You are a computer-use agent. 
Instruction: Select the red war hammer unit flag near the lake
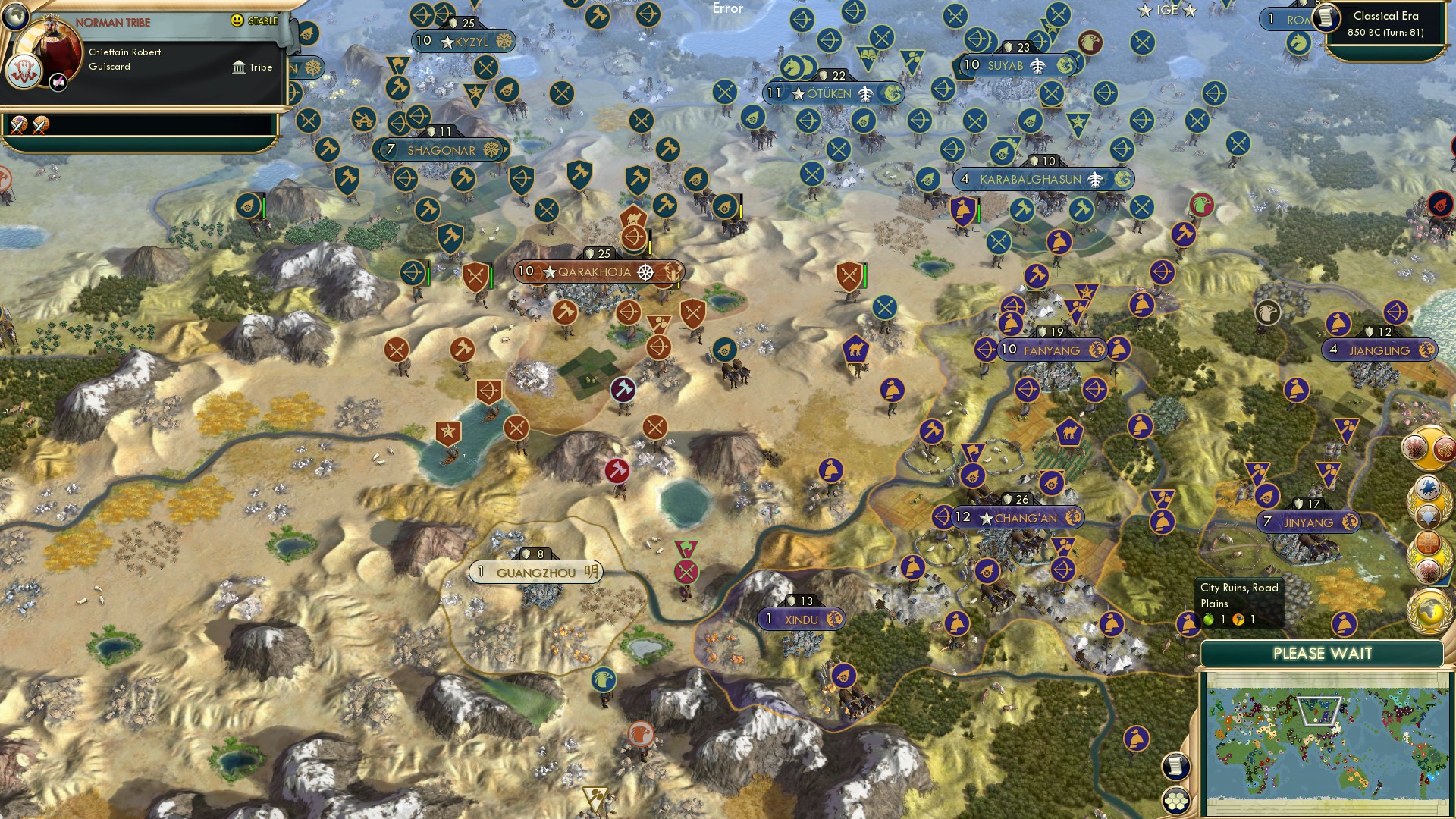coord(617,470)
